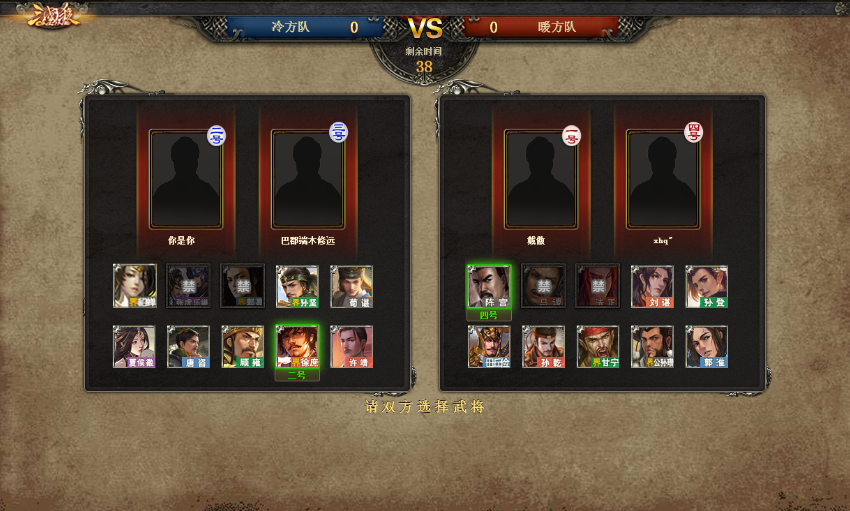850x511 pixels.
Task: Choose the 界孙坚 hero card
Action: 297,286
